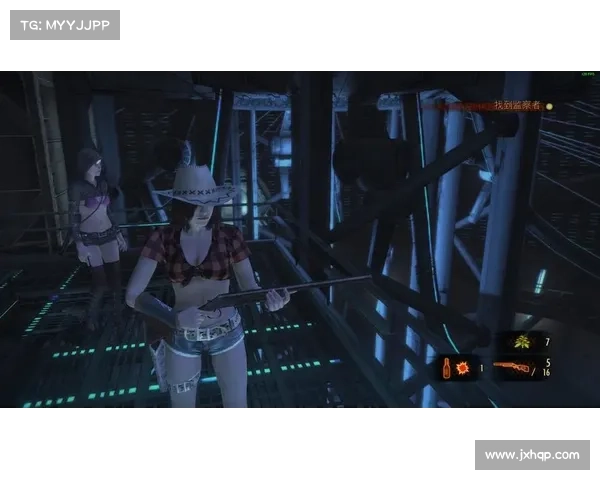
Task: Click the TG: MYYJJPP label
Action: coord(64,24)
